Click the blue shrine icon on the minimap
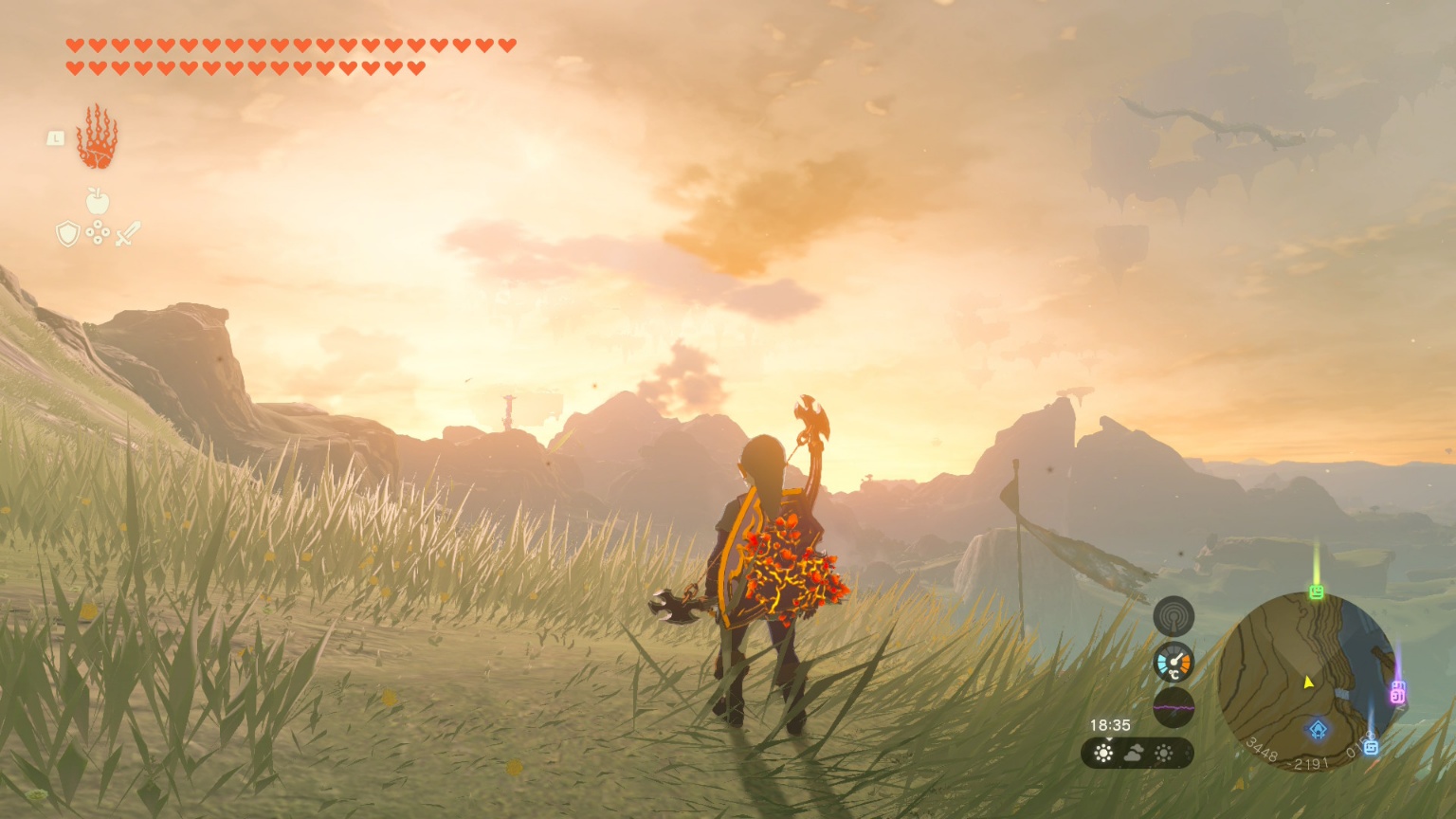The image size is (1456, 819). pos(1318,730)
